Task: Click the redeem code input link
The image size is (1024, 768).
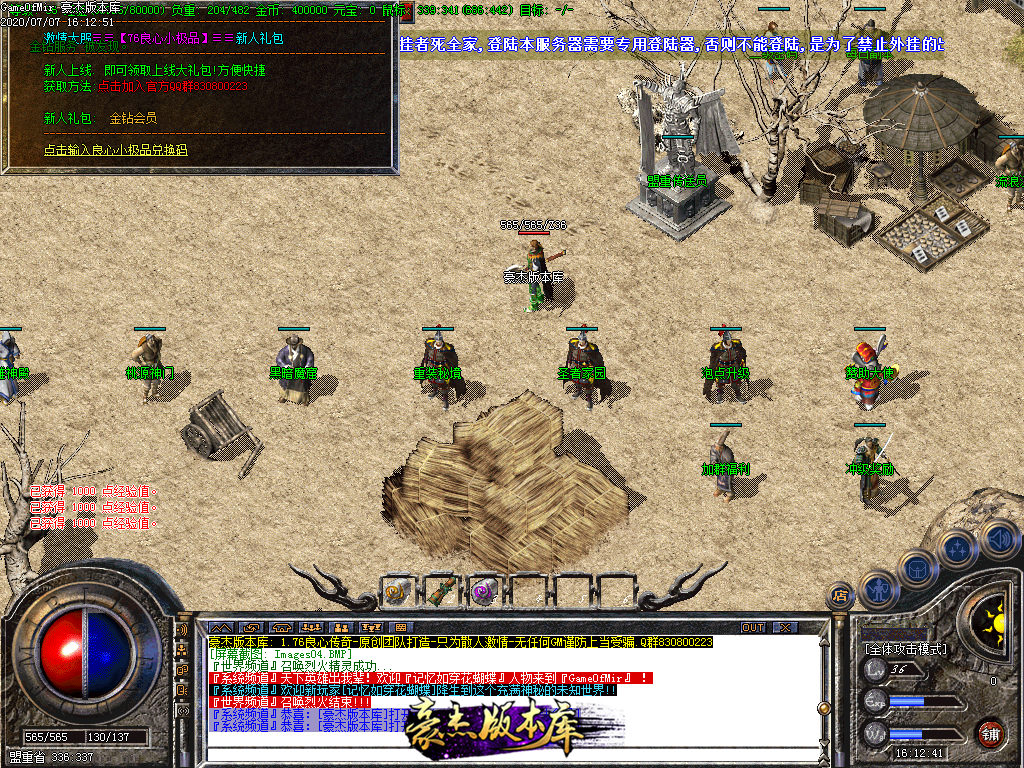Action: pos(115,150)
